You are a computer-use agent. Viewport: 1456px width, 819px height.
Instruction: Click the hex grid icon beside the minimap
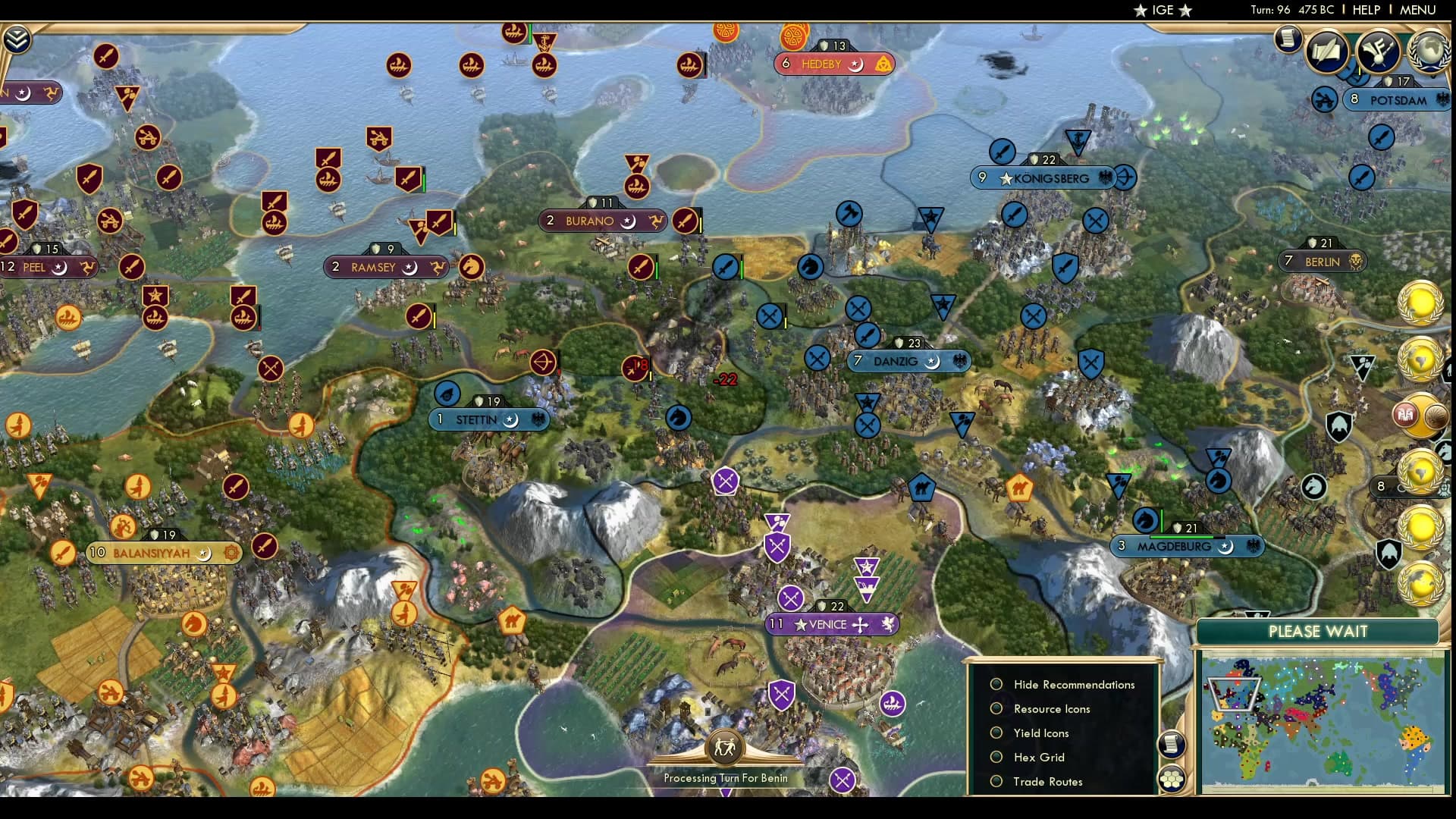tap(1172, 777)
